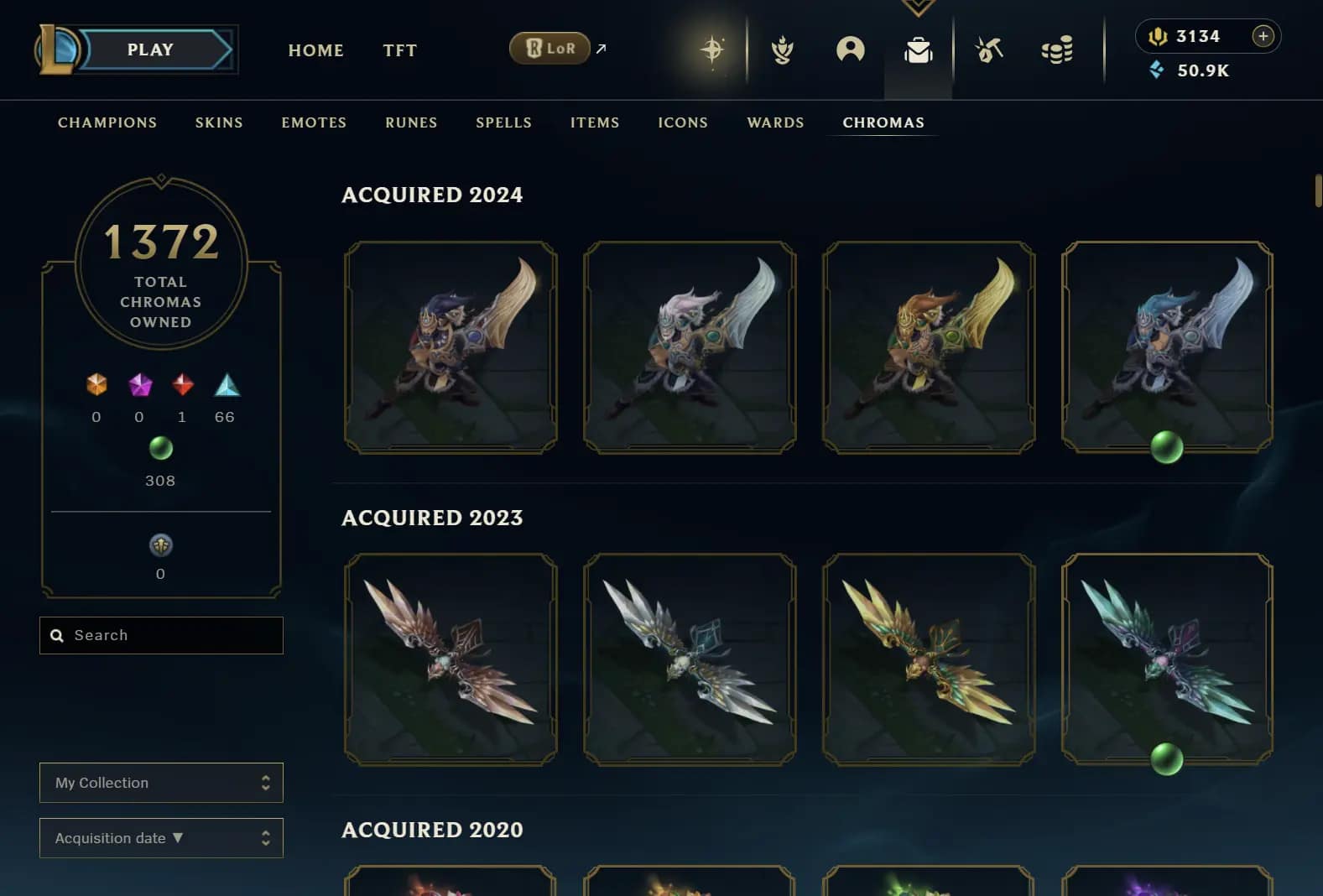Viewport: 1323px width, 896px height.
Task: Open the My Collection dropdown
Action: point(161,783)
